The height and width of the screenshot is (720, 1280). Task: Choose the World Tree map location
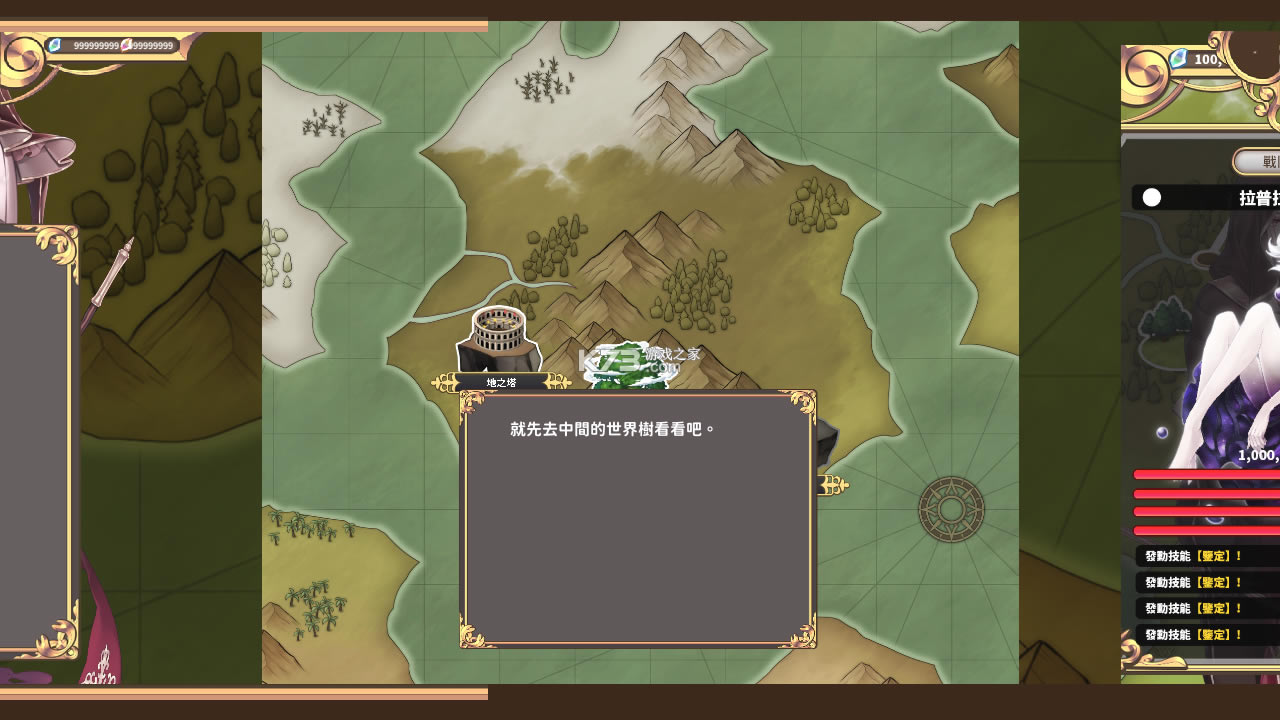pyautogui.click(x=627, y=366)
